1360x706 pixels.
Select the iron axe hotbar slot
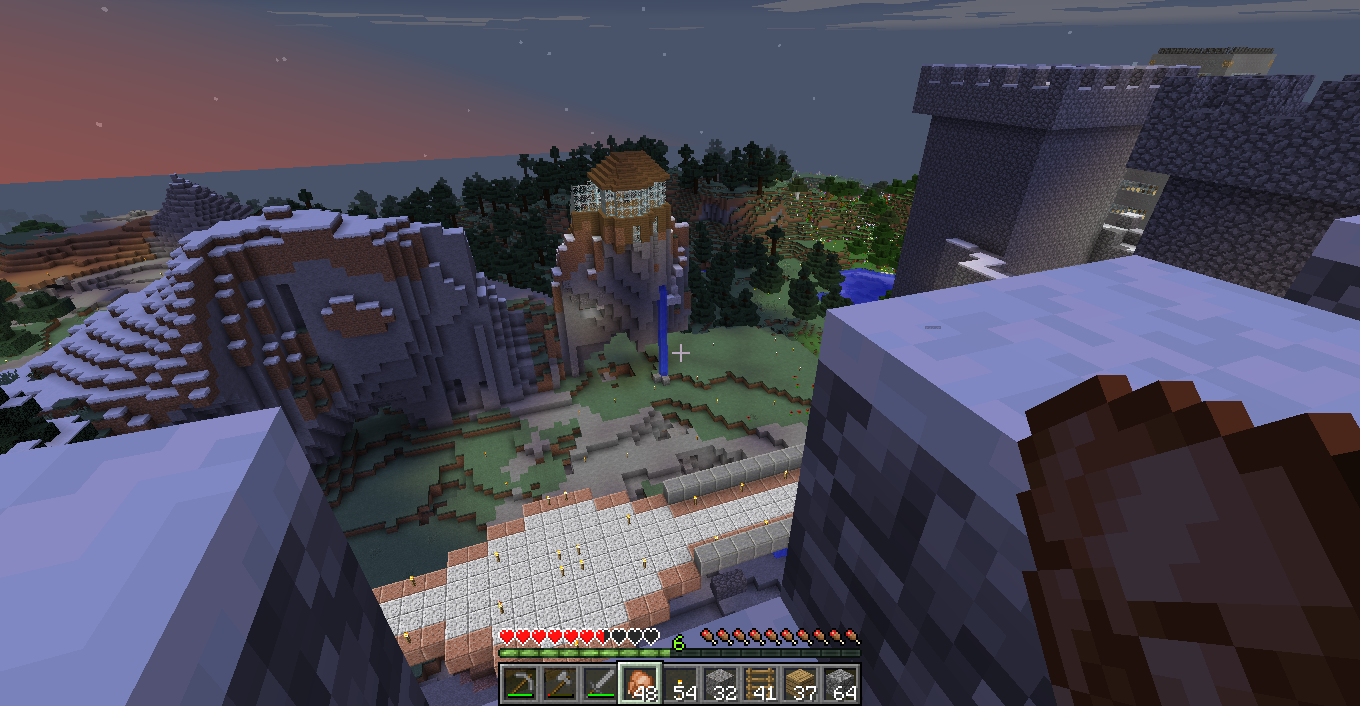click(560, 684)
